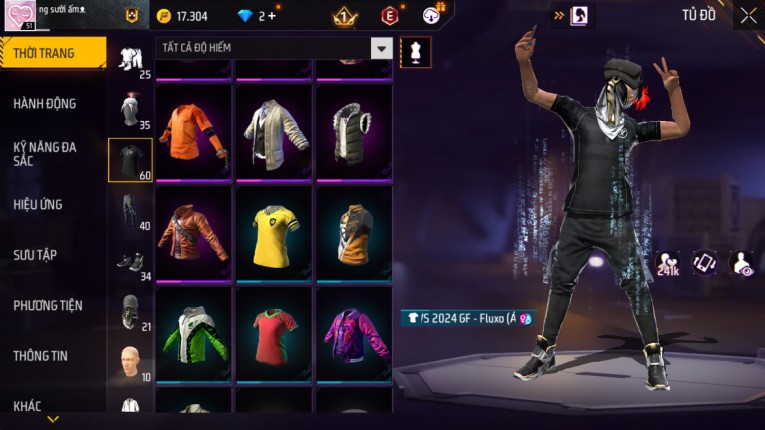Screen dimensions: 765x430
Task: Toggle the mannequin preview icon
Action: 416,51
